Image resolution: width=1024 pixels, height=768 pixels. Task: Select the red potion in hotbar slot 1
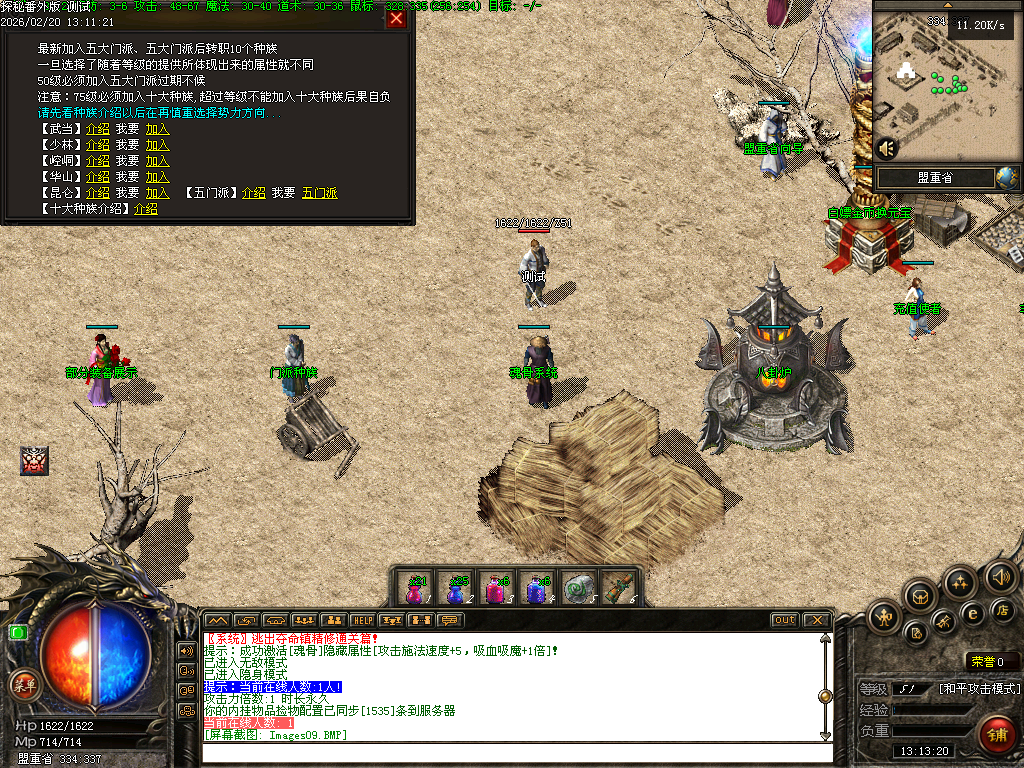click(415, 589)
